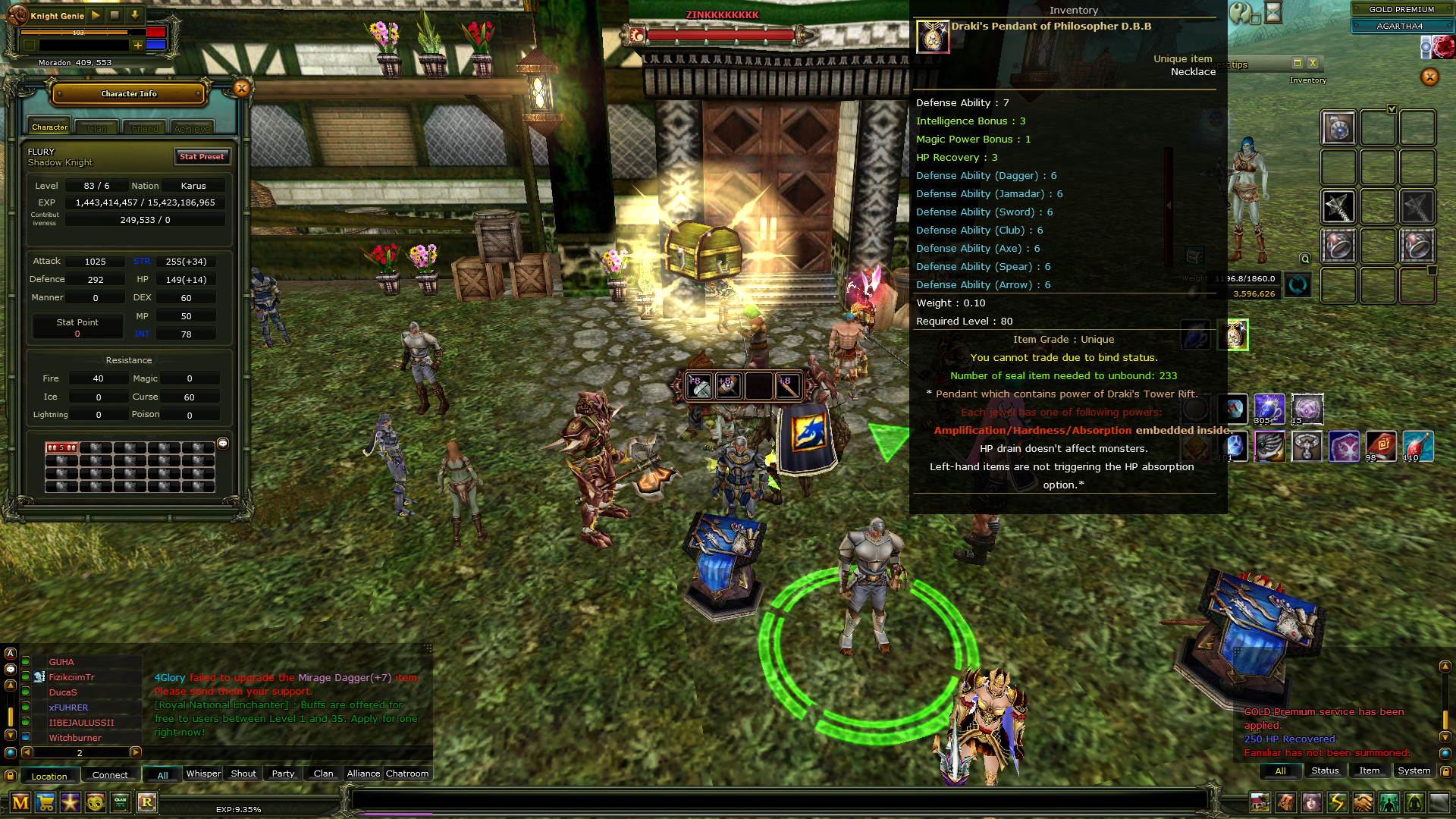Click the 'M' merchant icon in bottom-left bar
Viewport: 1456px width, 819px height.
(20, 802)
